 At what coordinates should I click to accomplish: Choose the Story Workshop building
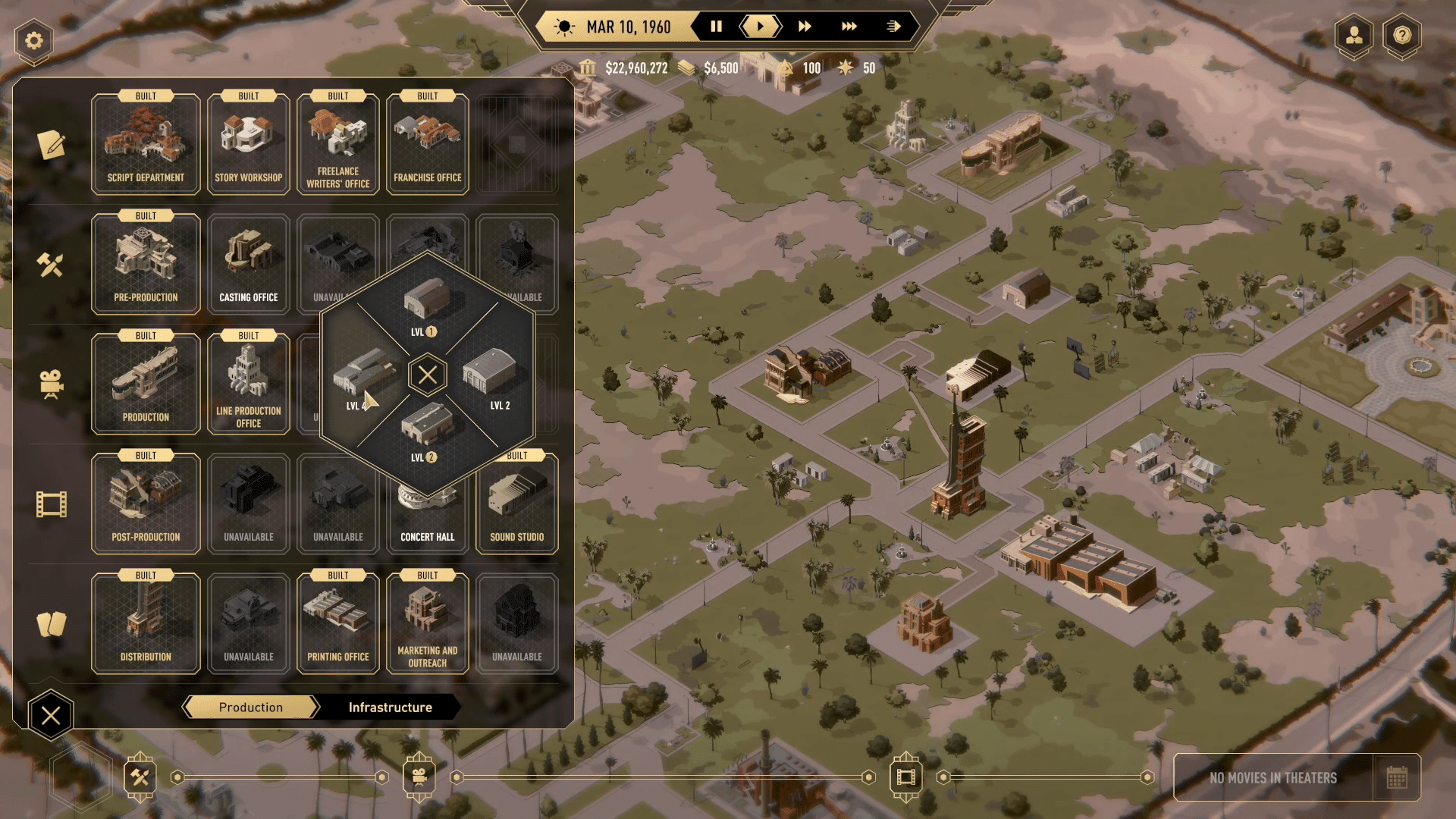[249, 144]
